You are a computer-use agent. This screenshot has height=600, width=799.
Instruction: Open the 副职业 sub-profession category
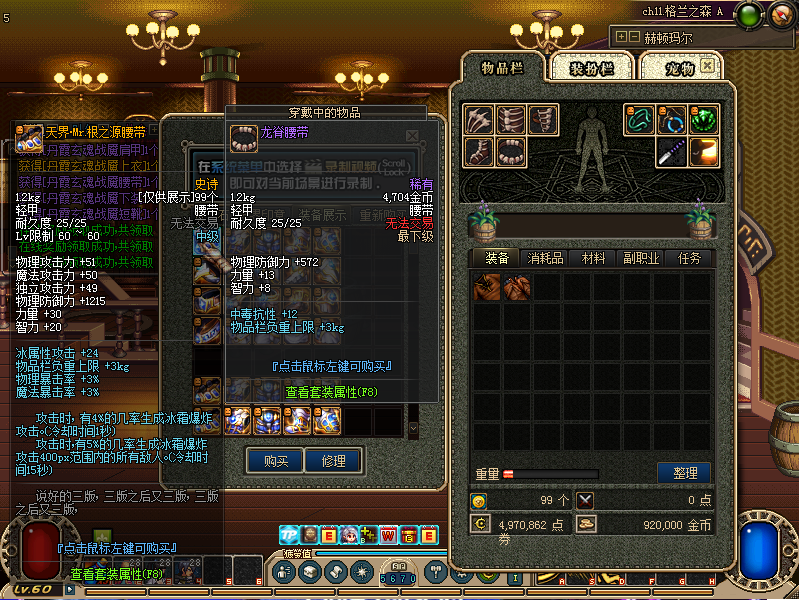click(641, 258)
